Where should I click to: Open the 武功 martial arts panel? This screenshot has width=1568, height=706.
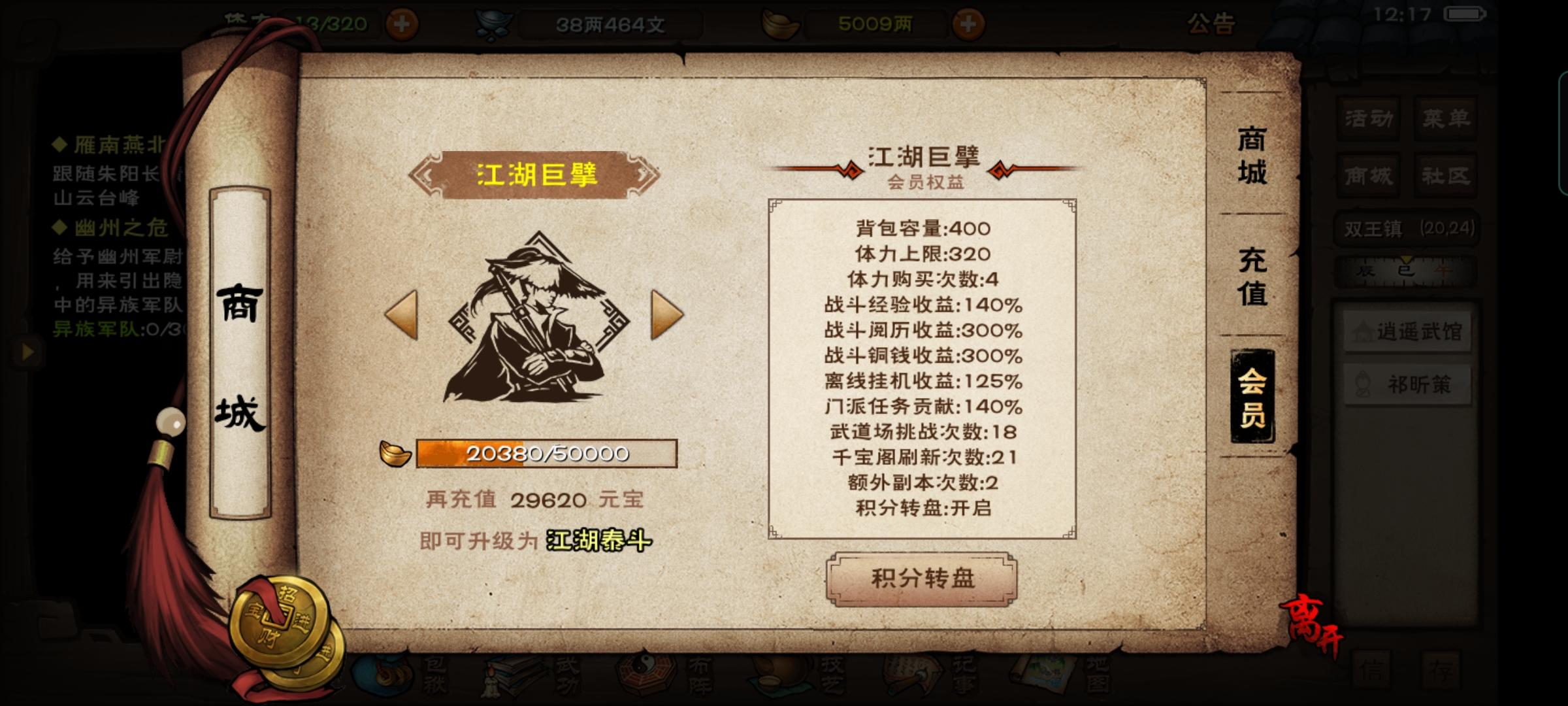pyautogui.click(x=506, y=677)
